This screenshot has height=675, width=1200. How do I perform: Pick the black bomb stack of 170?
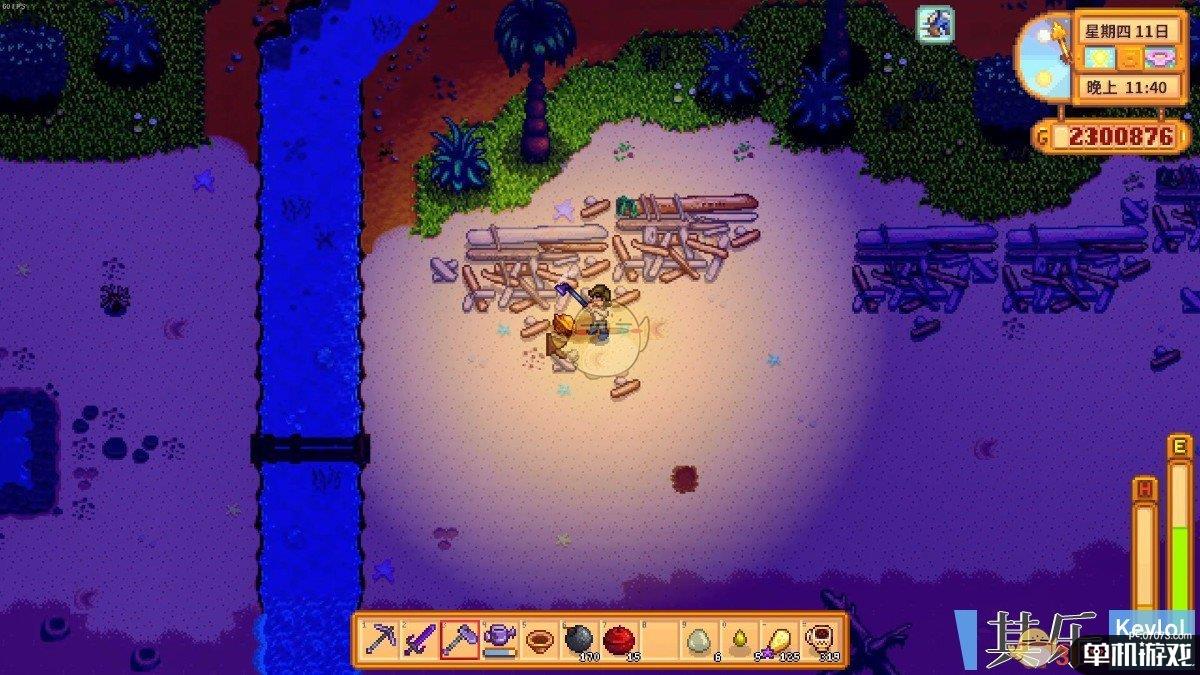tap(579, 639)
